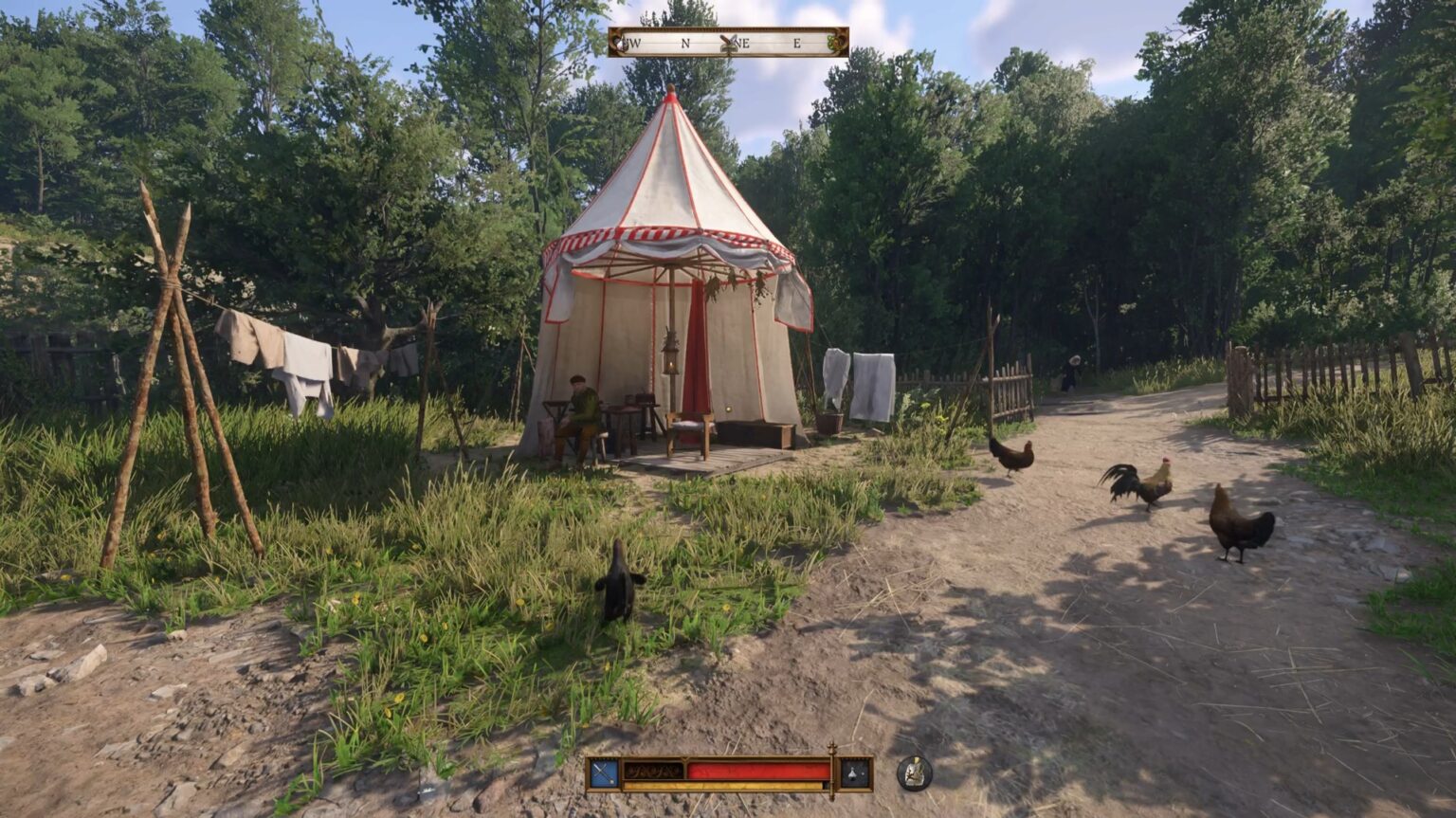Click the N marker on the compass

685,43
